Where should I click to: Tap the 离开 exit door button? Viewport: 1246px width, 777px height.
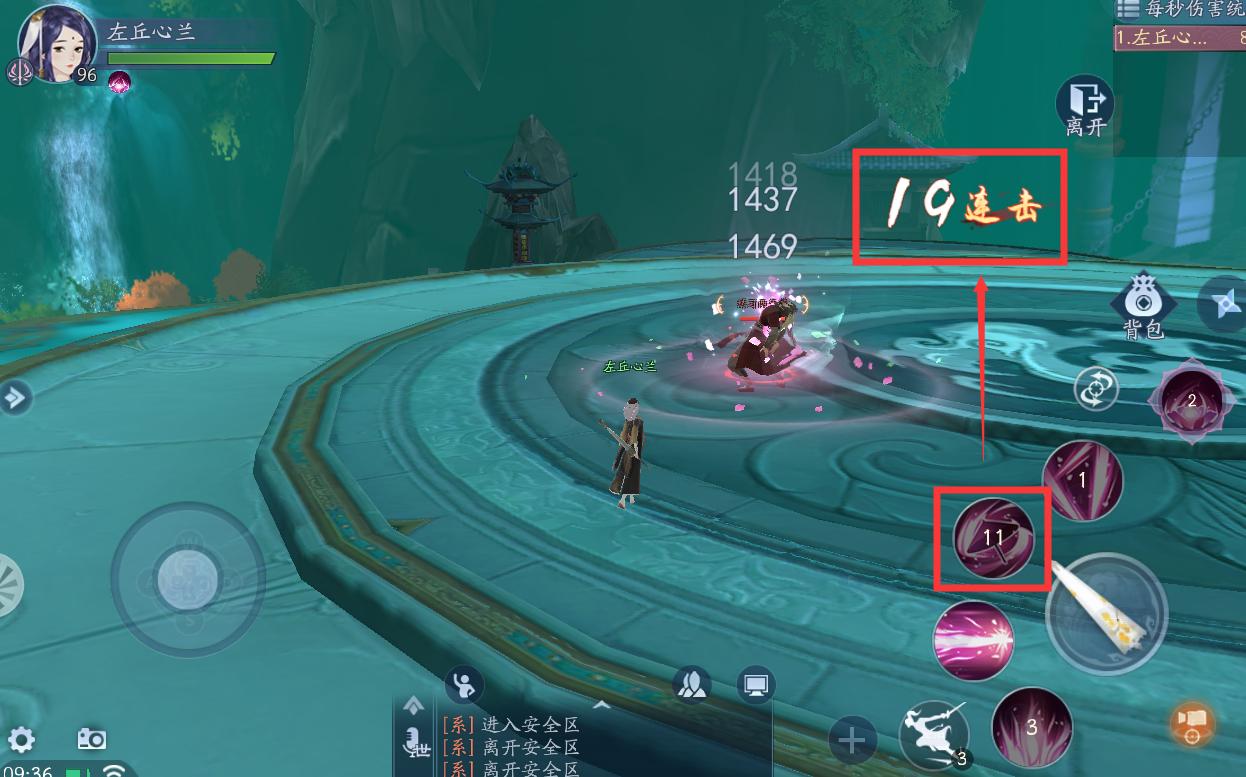tap(1085, 105)
